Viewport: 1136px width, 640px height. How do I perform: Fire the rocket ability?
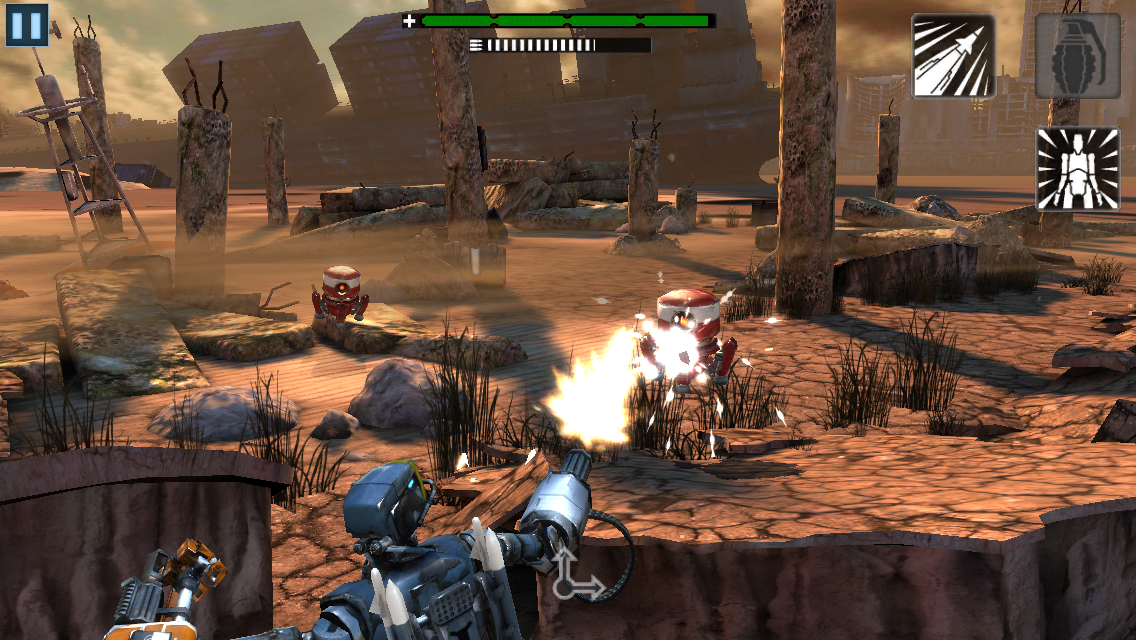click(953, 56)
